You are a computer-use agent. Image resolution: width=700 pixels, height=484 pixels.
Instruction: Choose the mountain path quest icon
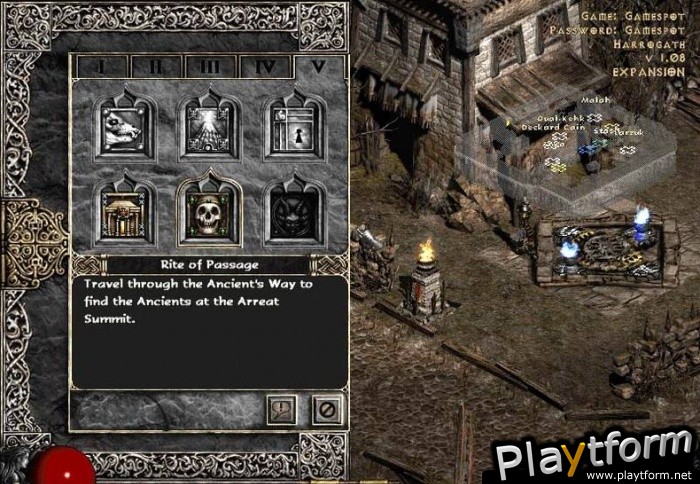coord(209,128)
